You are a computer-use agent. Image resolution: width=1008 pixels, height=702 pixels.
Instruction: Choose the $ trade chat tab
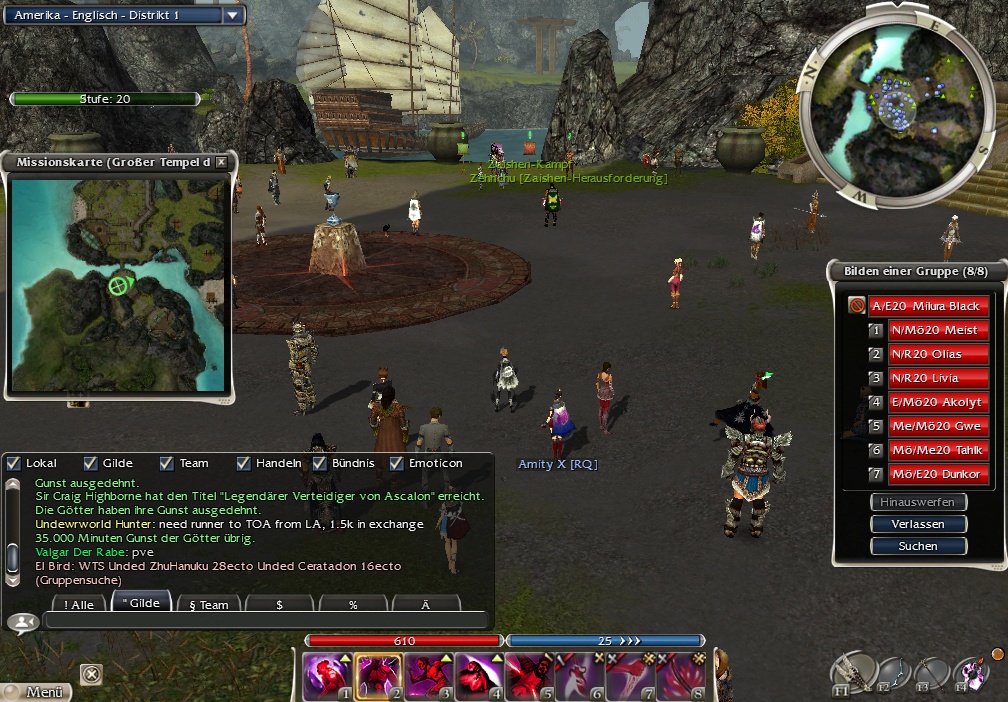tap(279, 604)
